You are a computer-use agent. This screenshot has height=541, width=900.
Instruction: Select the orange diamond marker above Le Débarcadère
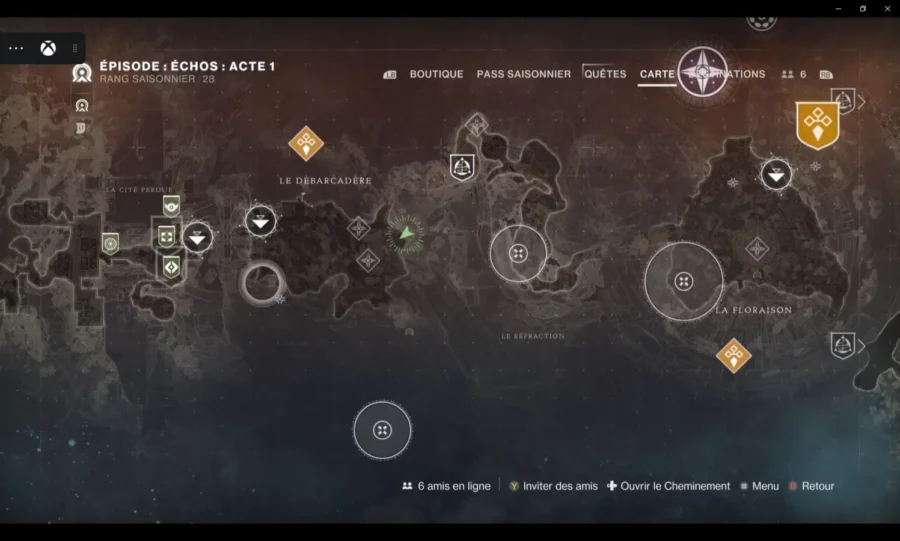coord(306,143)
